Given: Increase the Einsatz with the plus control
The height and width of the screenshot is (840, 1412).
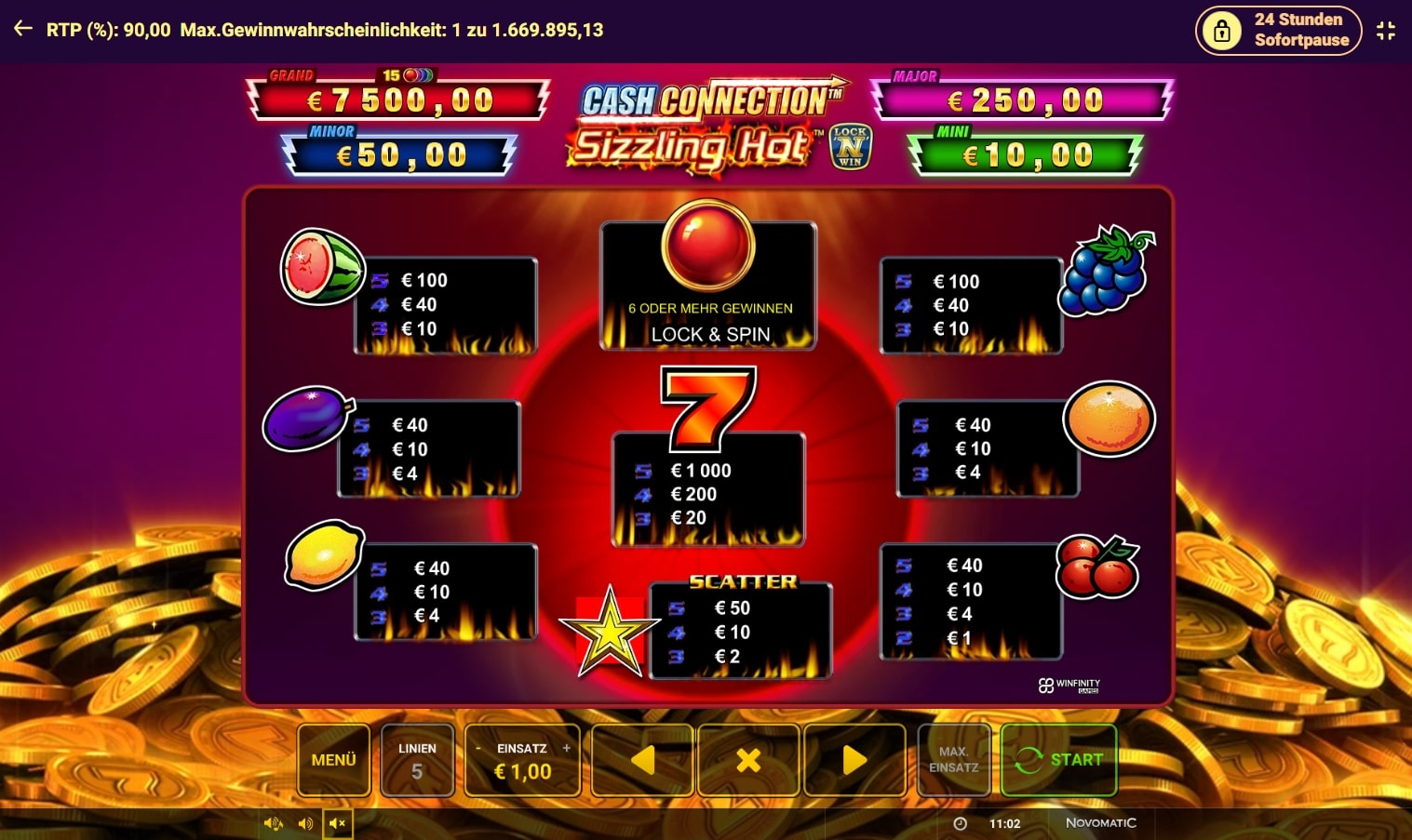Looking at the screenshot, I should (567, 747).
